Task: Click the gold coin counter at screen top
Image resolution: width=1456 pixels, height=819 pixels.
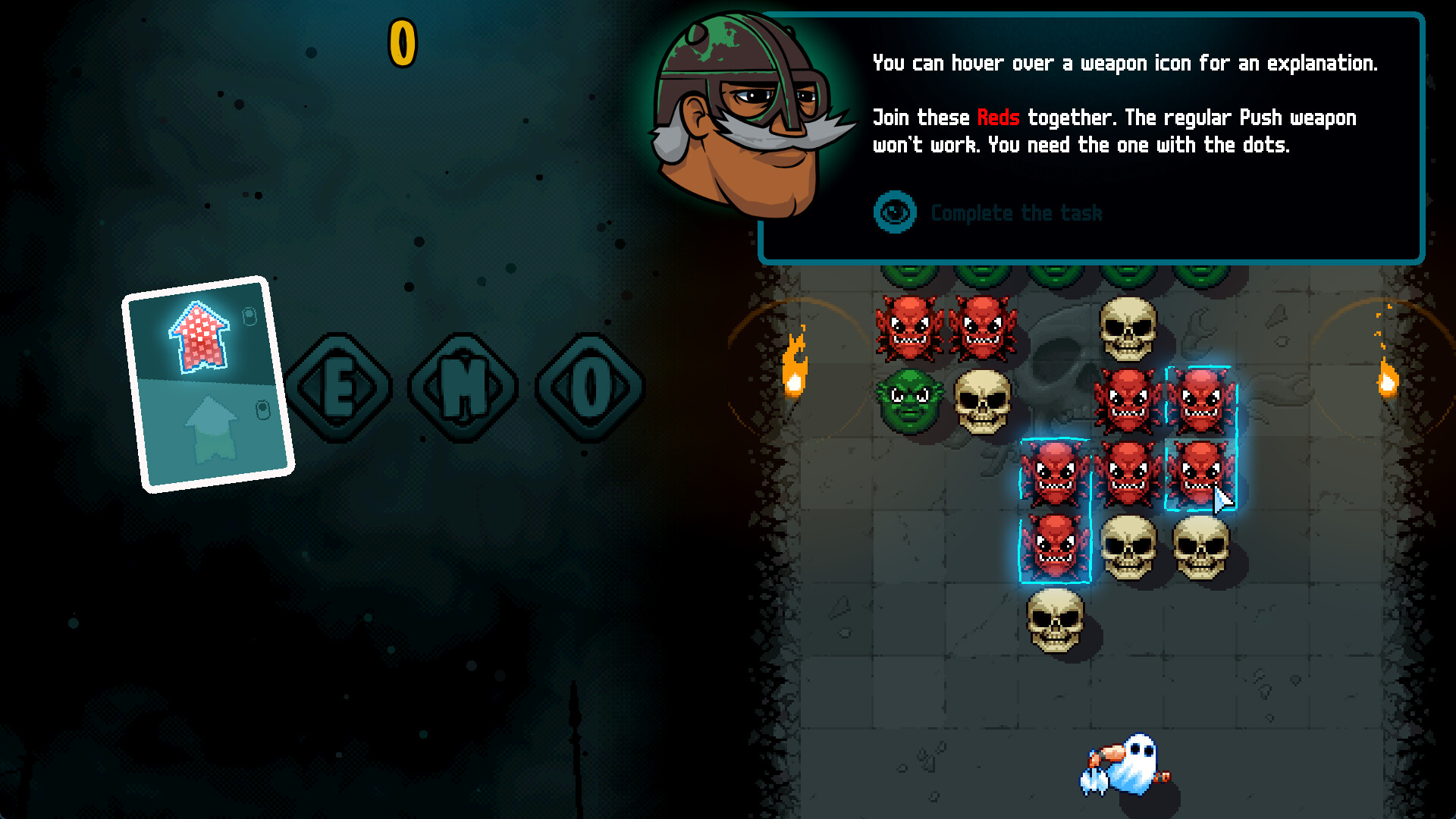Action: pos(402,42)
